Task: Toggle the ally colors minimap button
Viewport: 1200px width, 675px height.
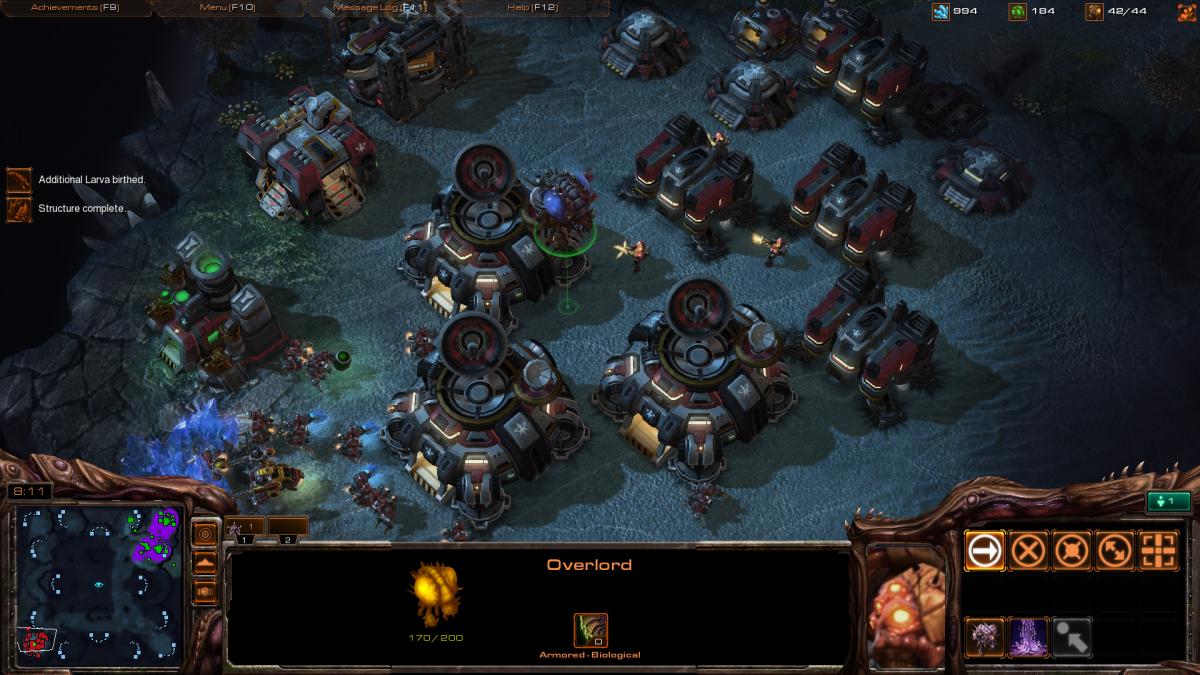Action: tap(205, 591)
